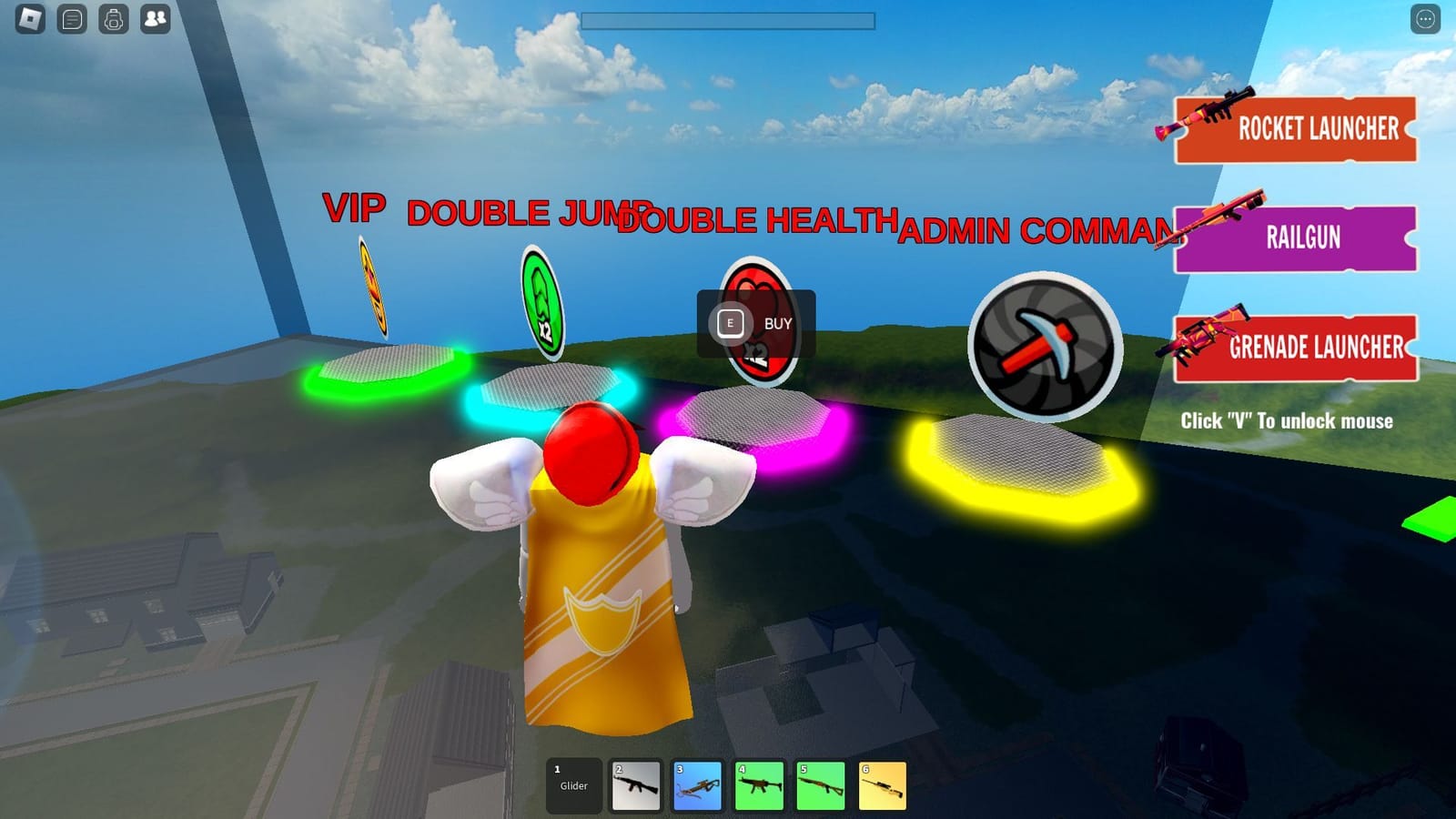The image size is (1456, 819).
Task: Select the assault rifle in slot 2
Action: (636, 784)
